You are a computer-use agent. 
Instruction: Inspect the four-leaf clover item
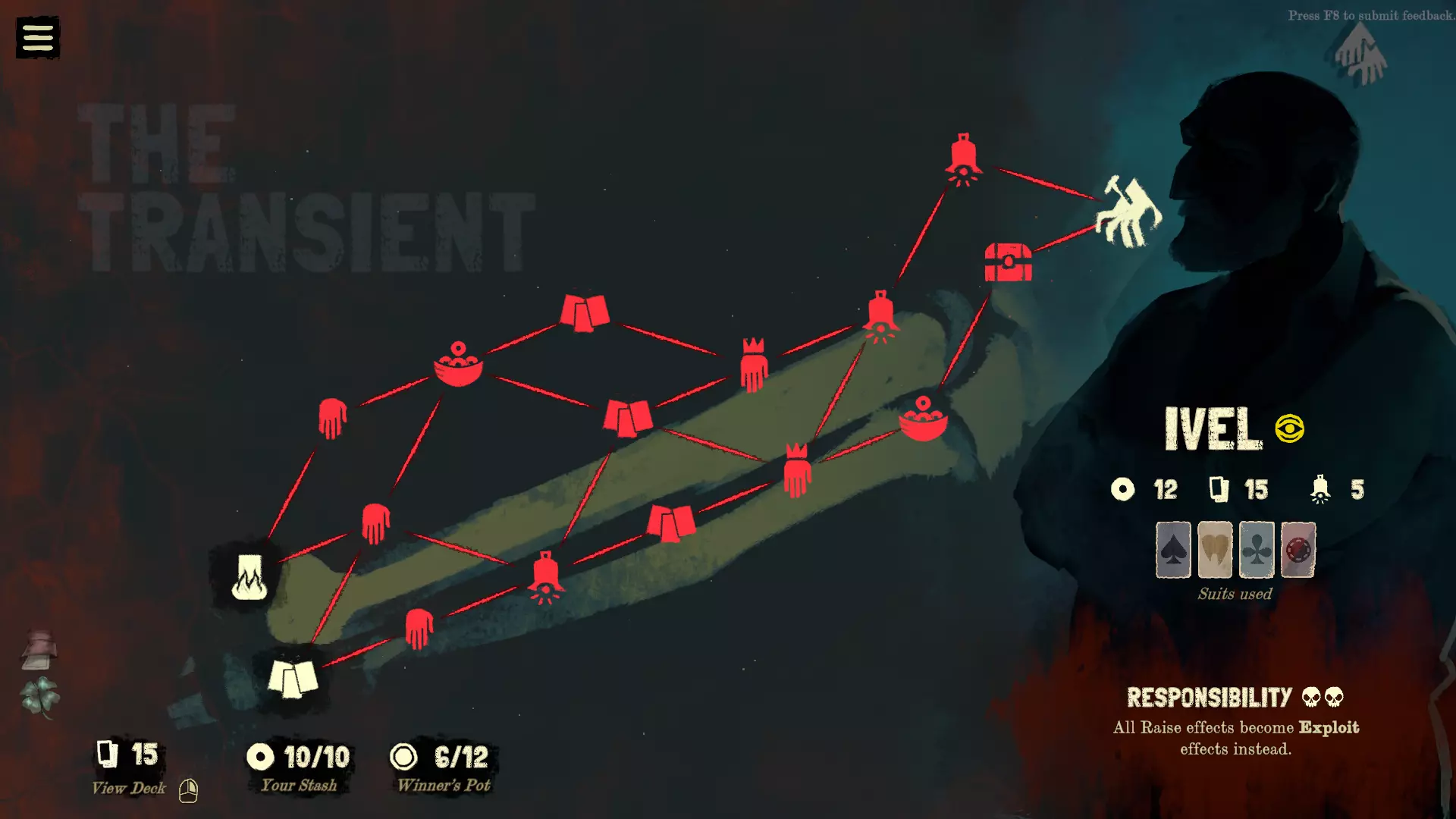(40, 696)
